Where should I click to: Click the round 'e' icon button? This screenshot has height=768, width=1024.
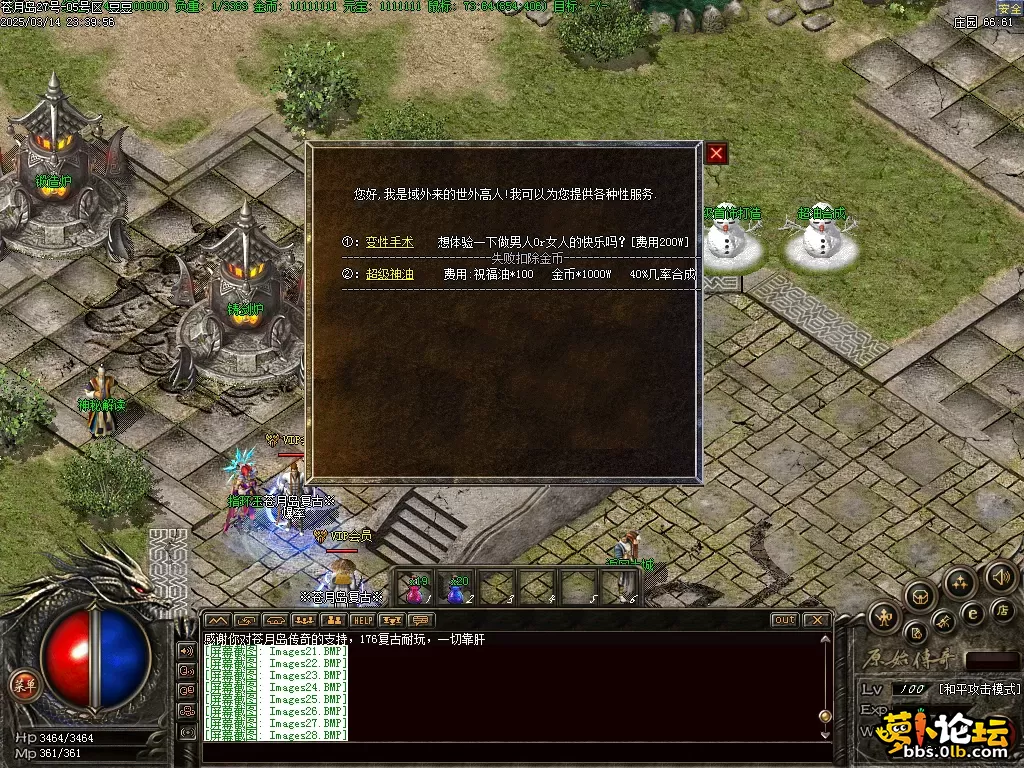(x=972, y=613)
